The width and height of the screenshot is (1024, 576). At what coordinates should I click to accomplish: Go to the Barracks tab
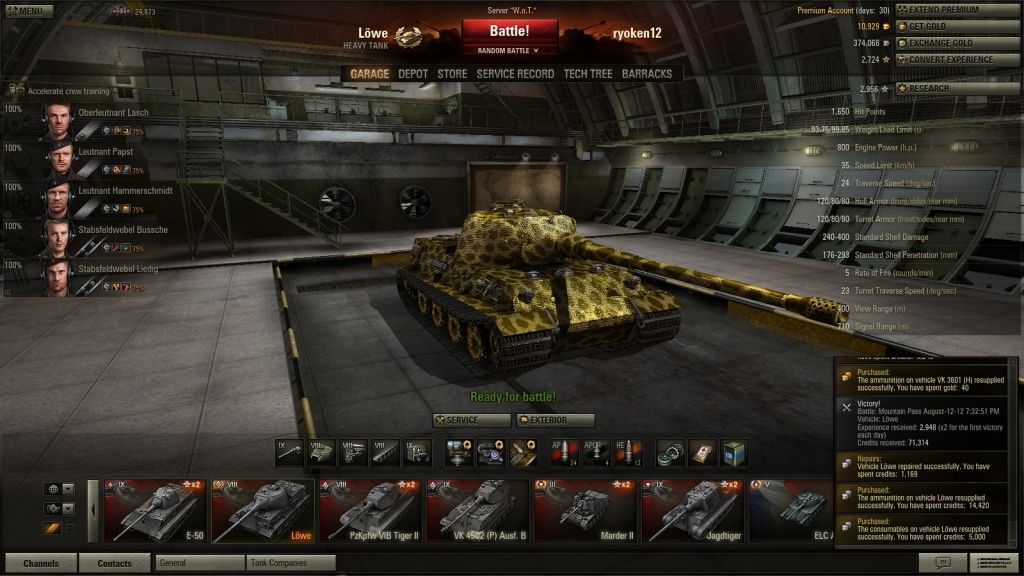tap(647, 74)
